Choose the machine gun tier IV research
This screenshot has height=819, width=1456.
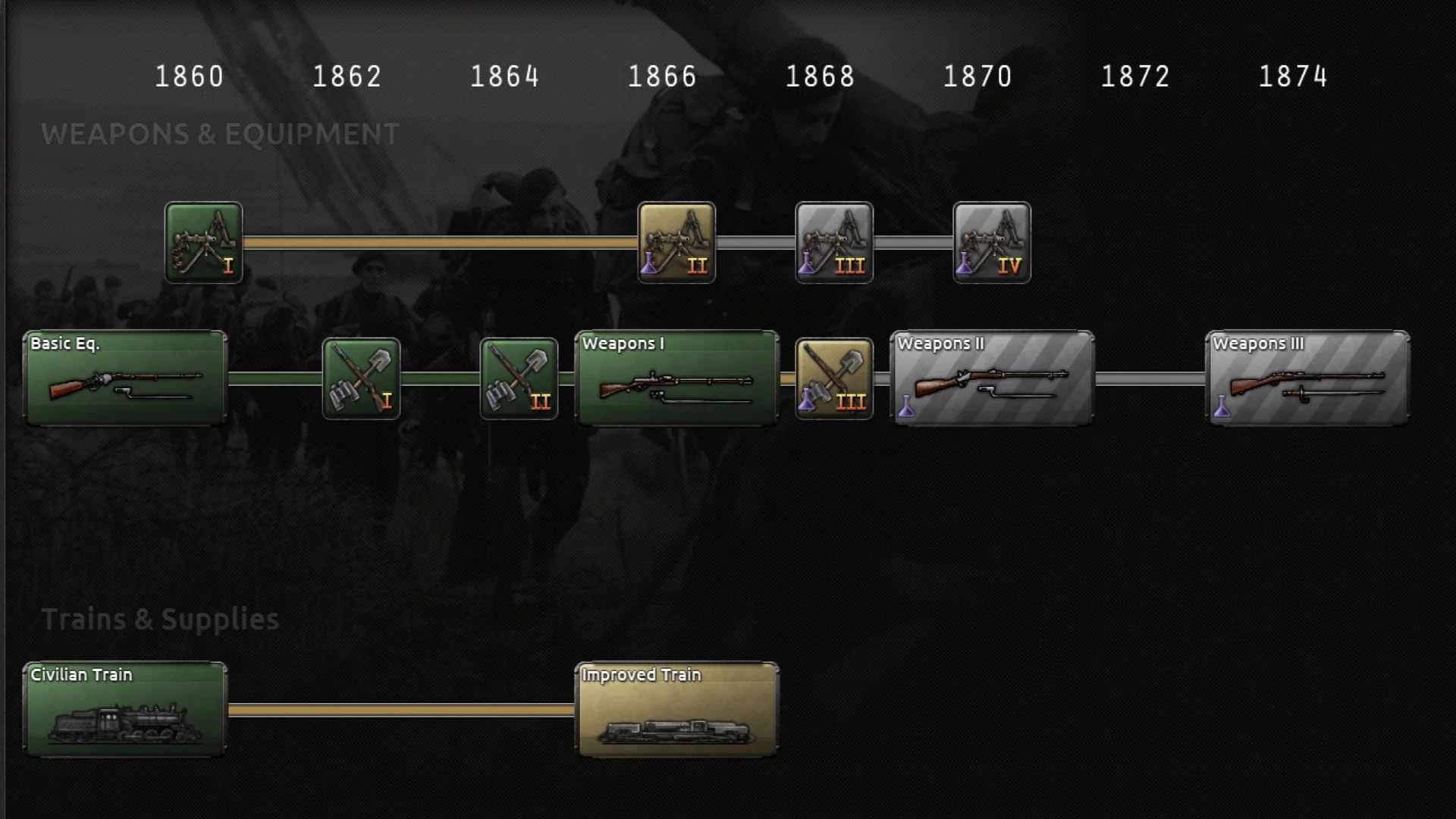pos(992,243)
